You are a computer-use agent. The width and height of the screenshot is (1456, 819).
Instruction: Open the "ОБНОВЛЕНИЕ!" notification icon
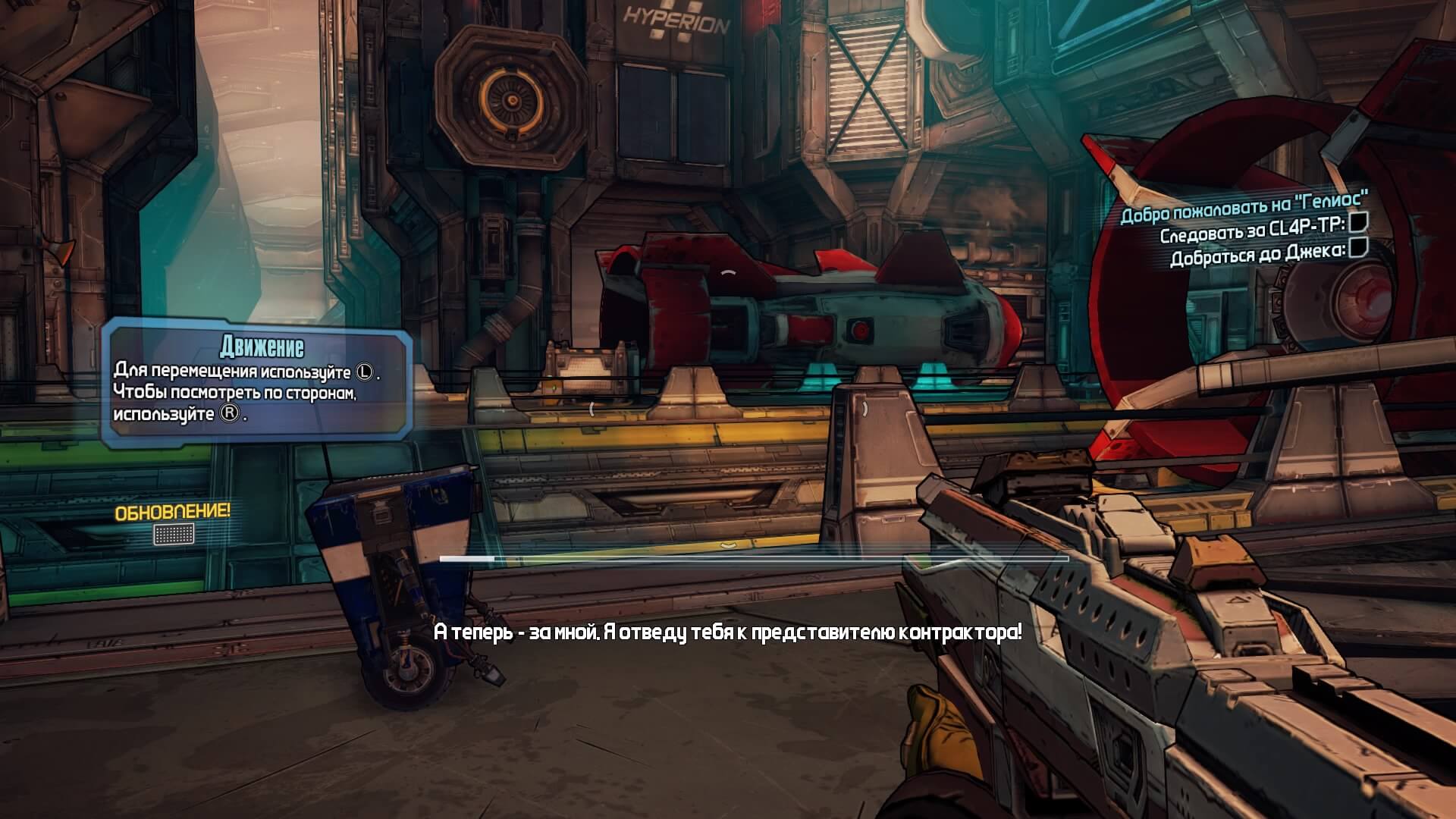(174, 534)
